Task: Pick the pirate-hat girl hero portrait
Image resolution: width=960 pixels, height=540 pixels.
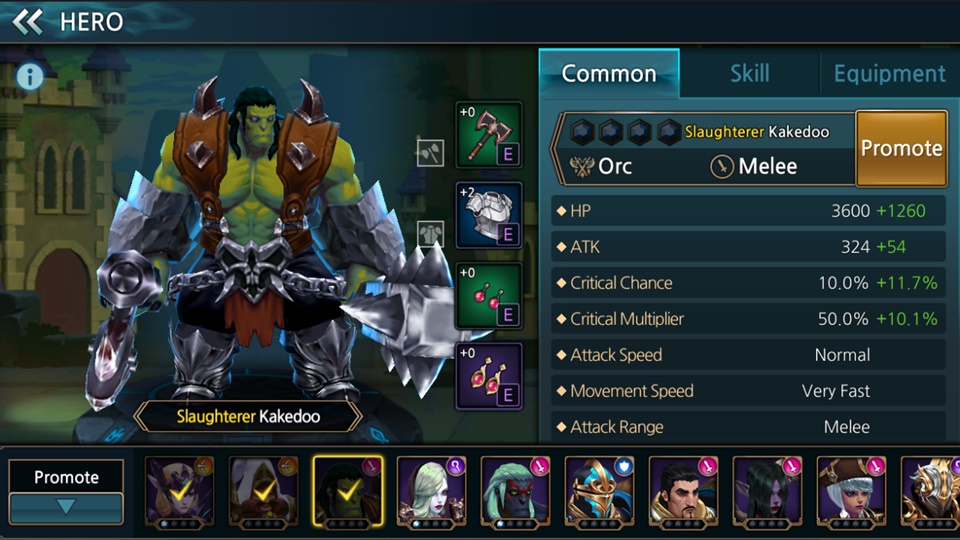Action: (850, 491)
